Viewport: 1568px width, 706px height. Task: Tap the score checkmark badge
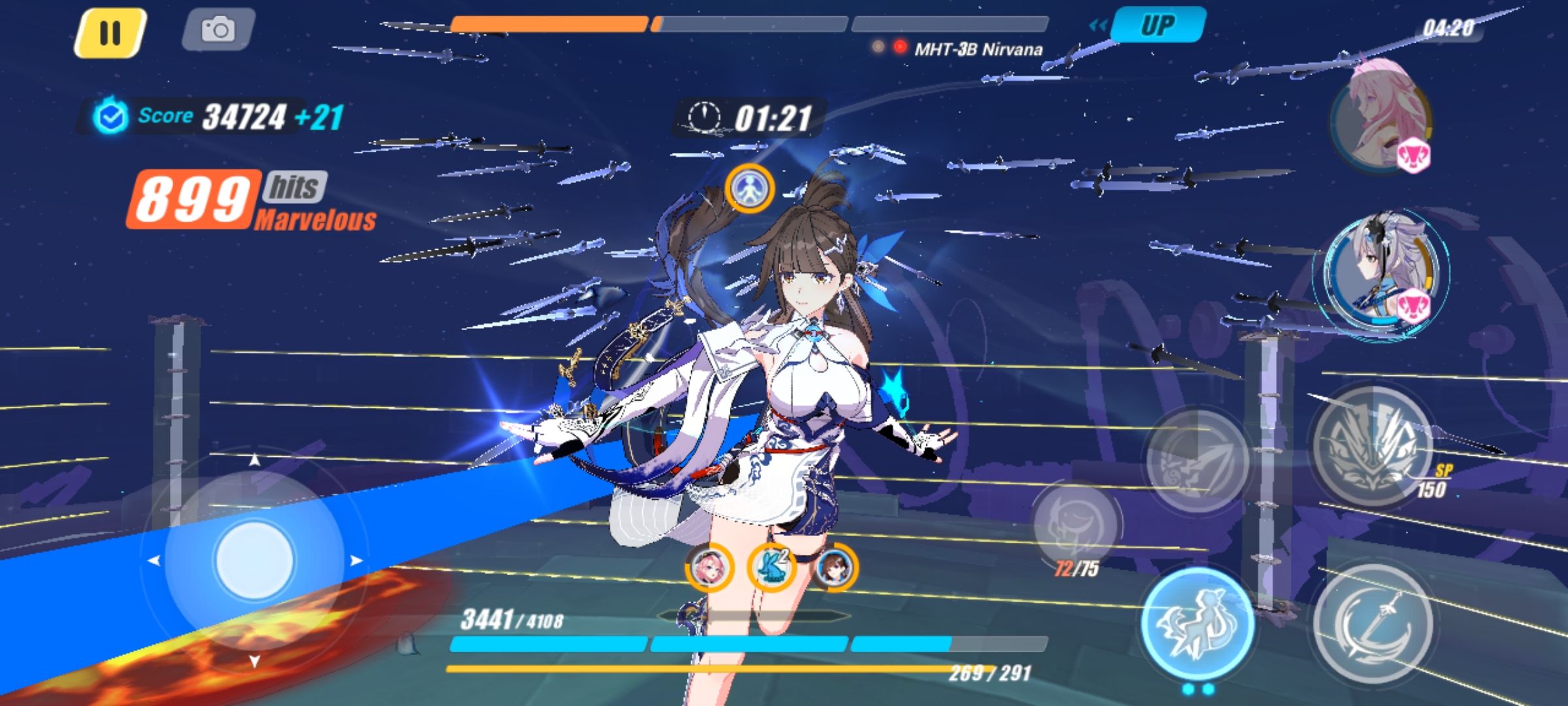[111, 114]
